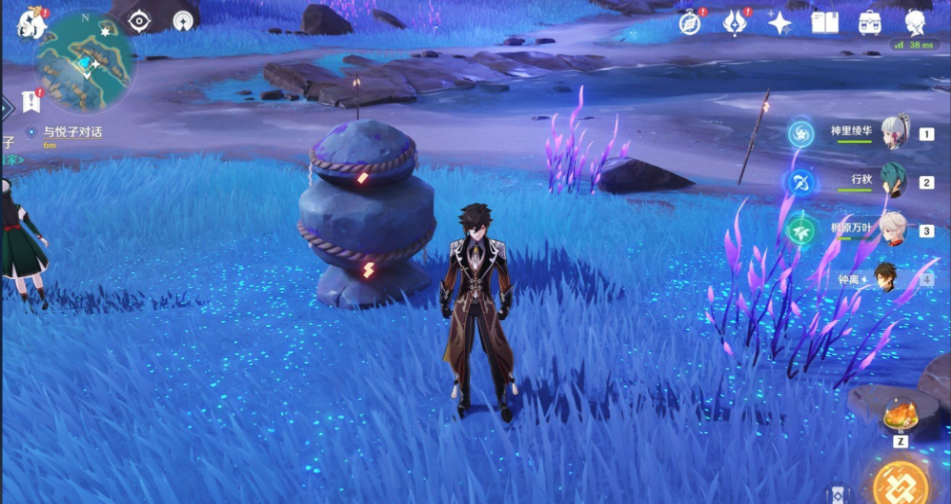Open the character profile head icon
Viewport: 951px width, 504px height.
(915, 22)
